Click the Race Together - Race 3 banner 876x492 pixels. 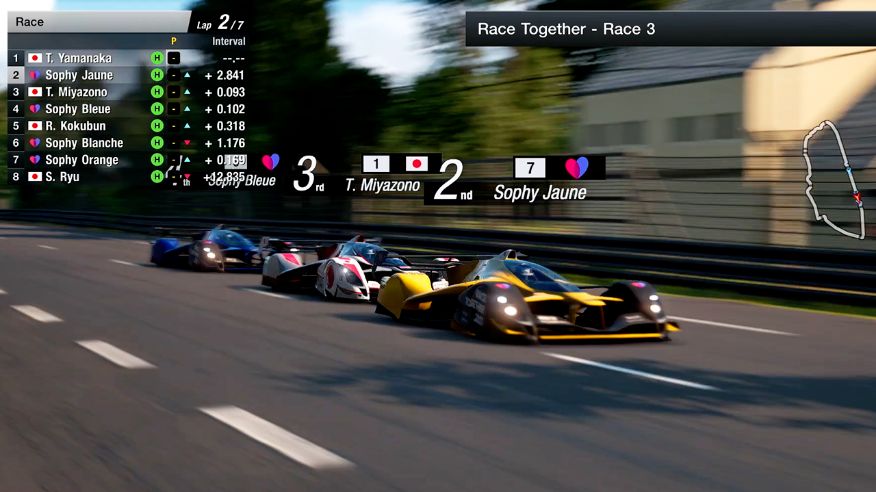[x=670, y=29]
